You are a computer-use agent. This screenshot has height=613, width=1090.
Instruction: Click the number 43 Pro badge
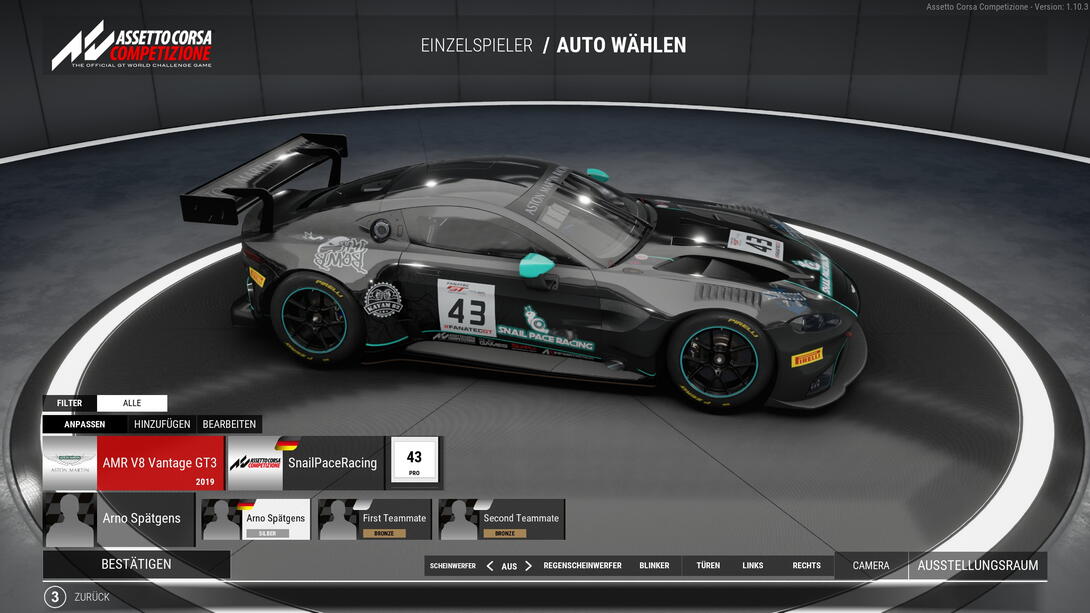pyautogui.click(x=414, y=462)
